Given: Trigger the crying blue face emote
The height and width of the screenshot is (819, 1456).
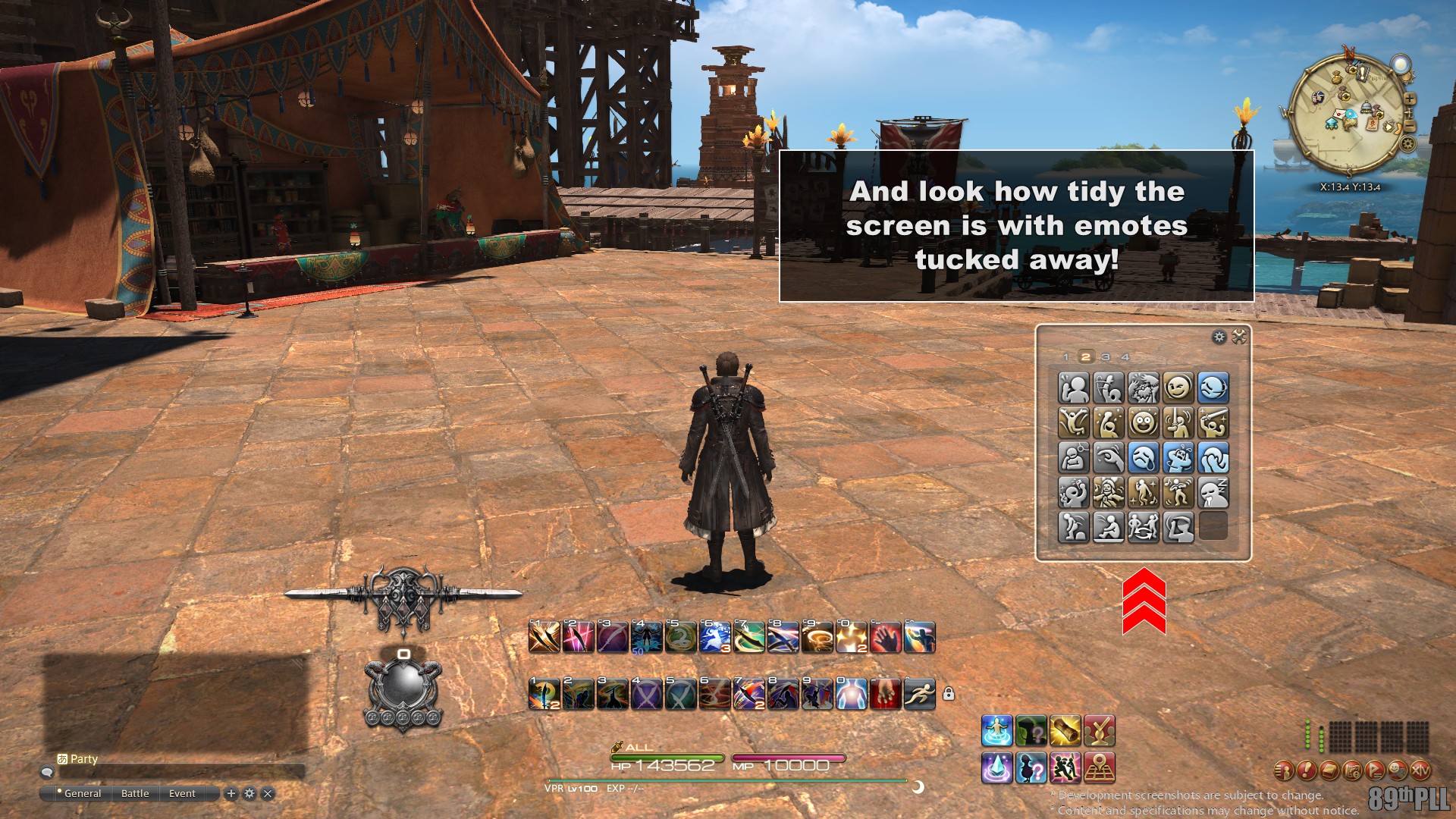Looking at the screenshot, I should click(1144, 458).
